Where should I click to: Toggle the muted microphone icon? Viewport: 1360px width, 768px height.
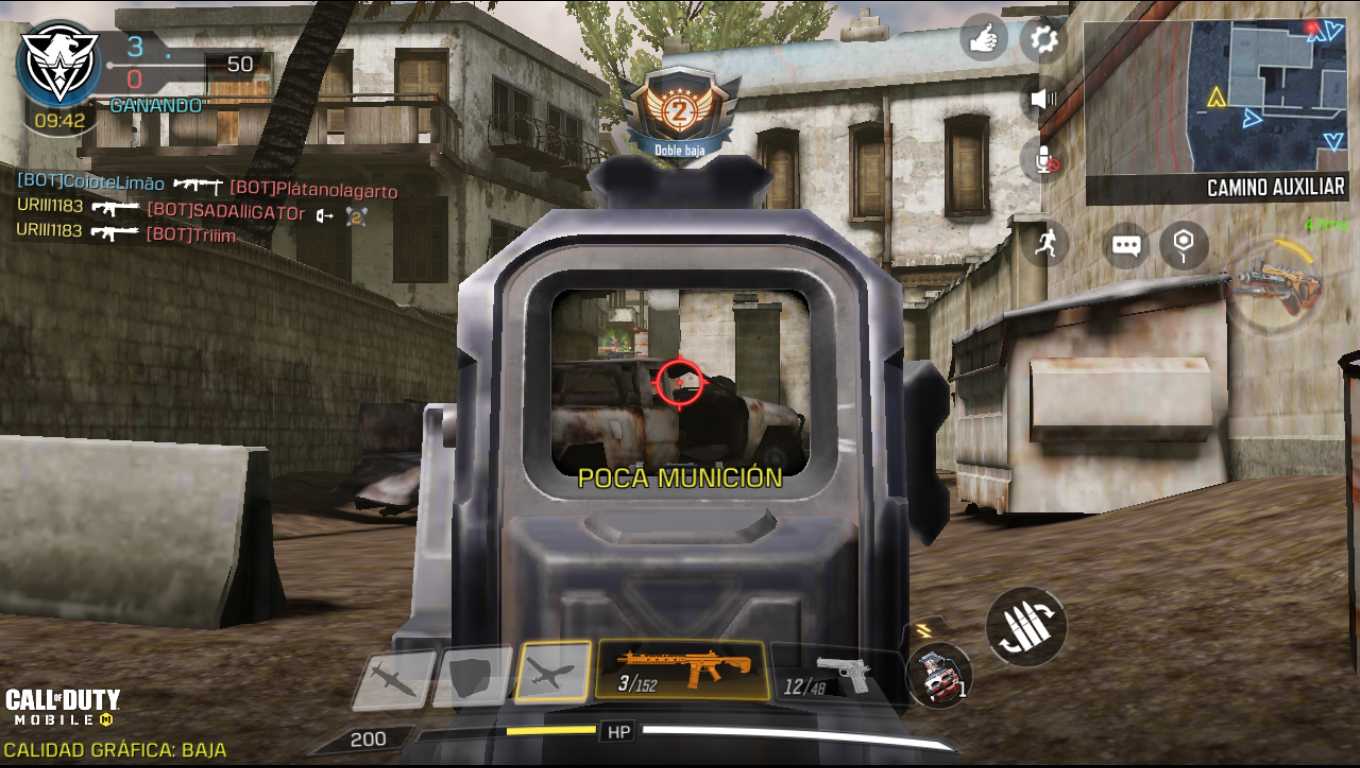click(x=1043, y=159)
